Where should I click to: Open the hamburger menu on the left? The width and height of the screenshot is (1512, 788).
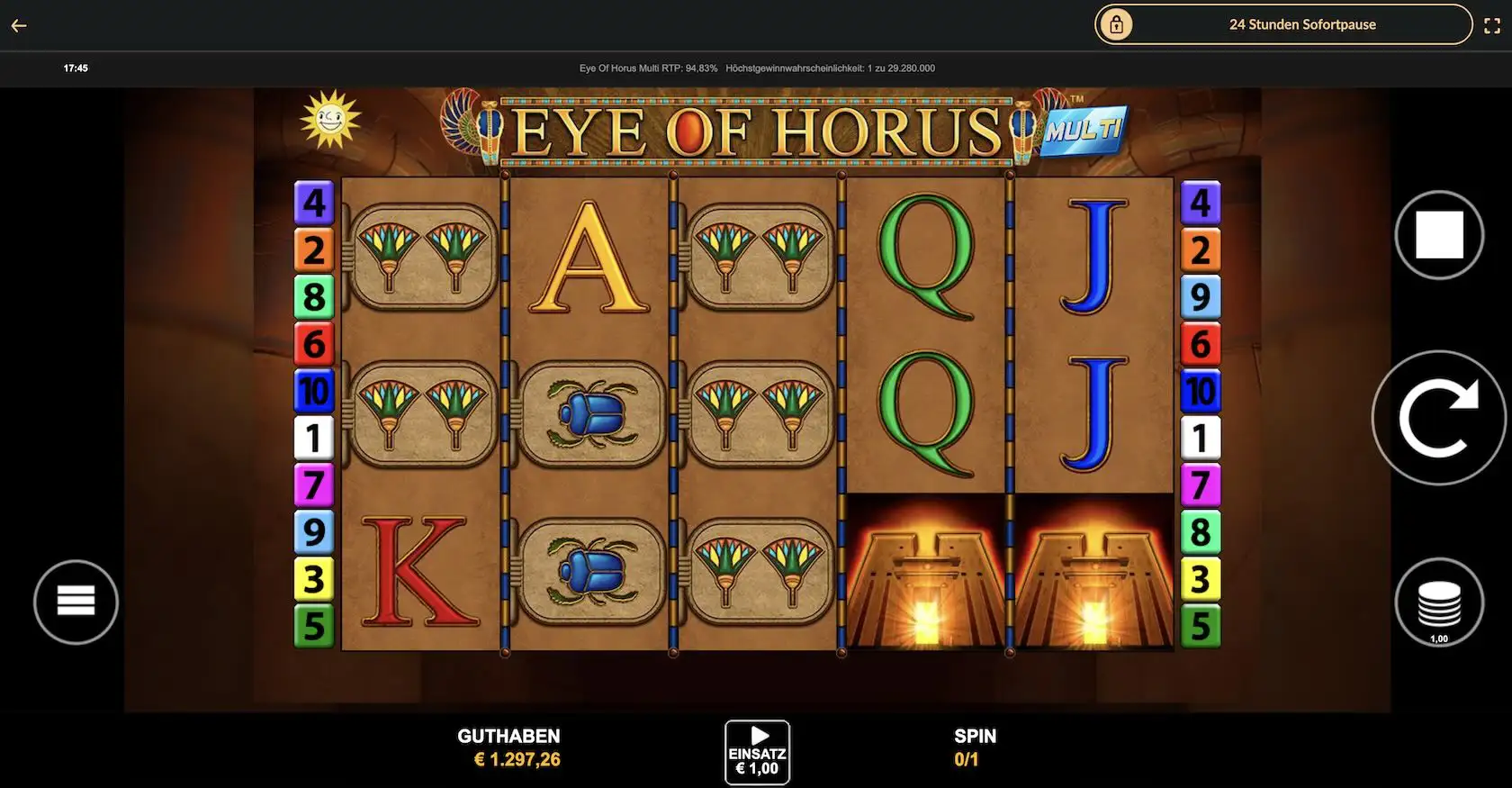click(x=76, y=601)
